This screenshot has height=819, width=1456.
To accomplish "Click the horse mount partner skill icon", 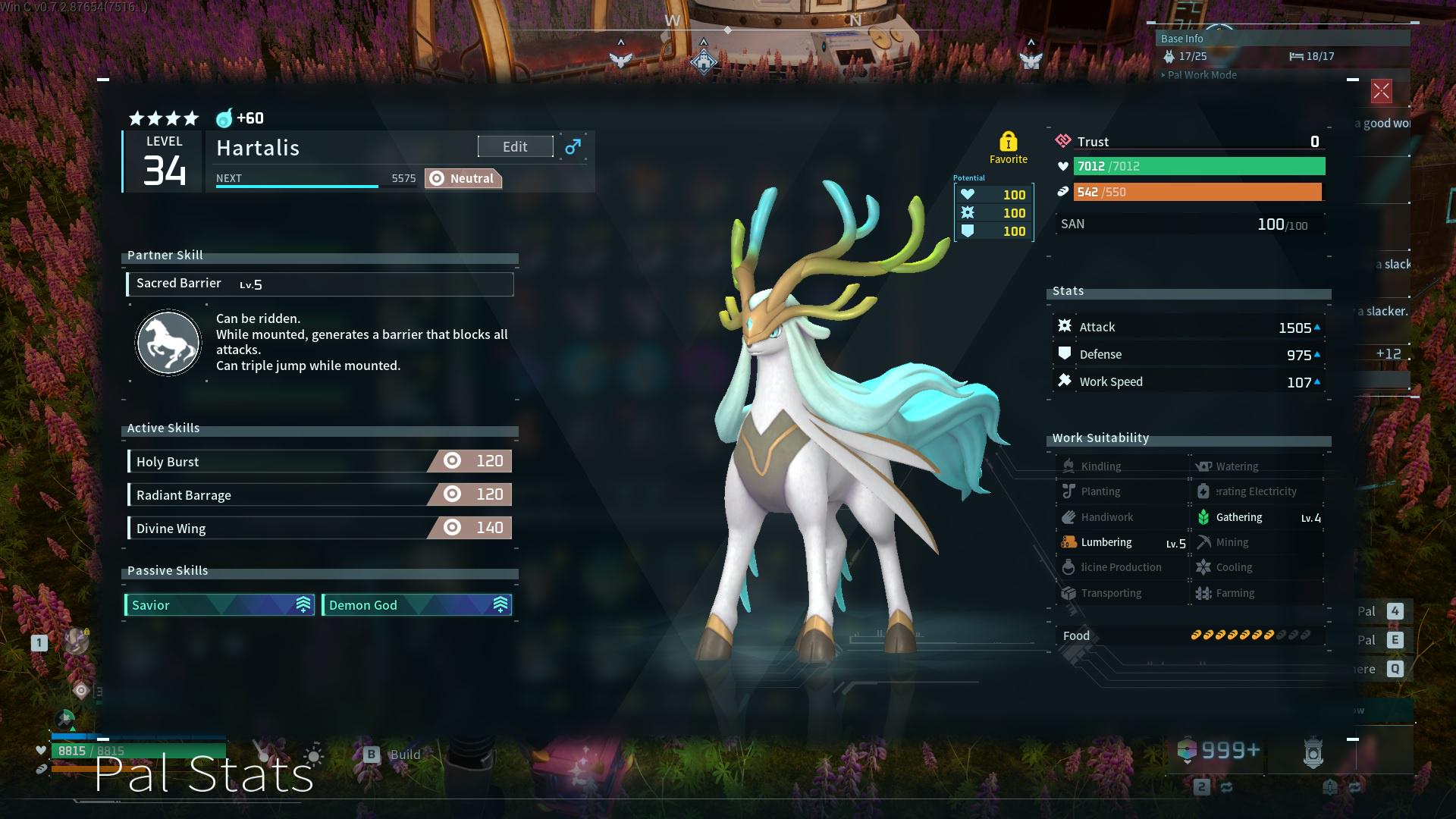I will [x=168, y=343].
